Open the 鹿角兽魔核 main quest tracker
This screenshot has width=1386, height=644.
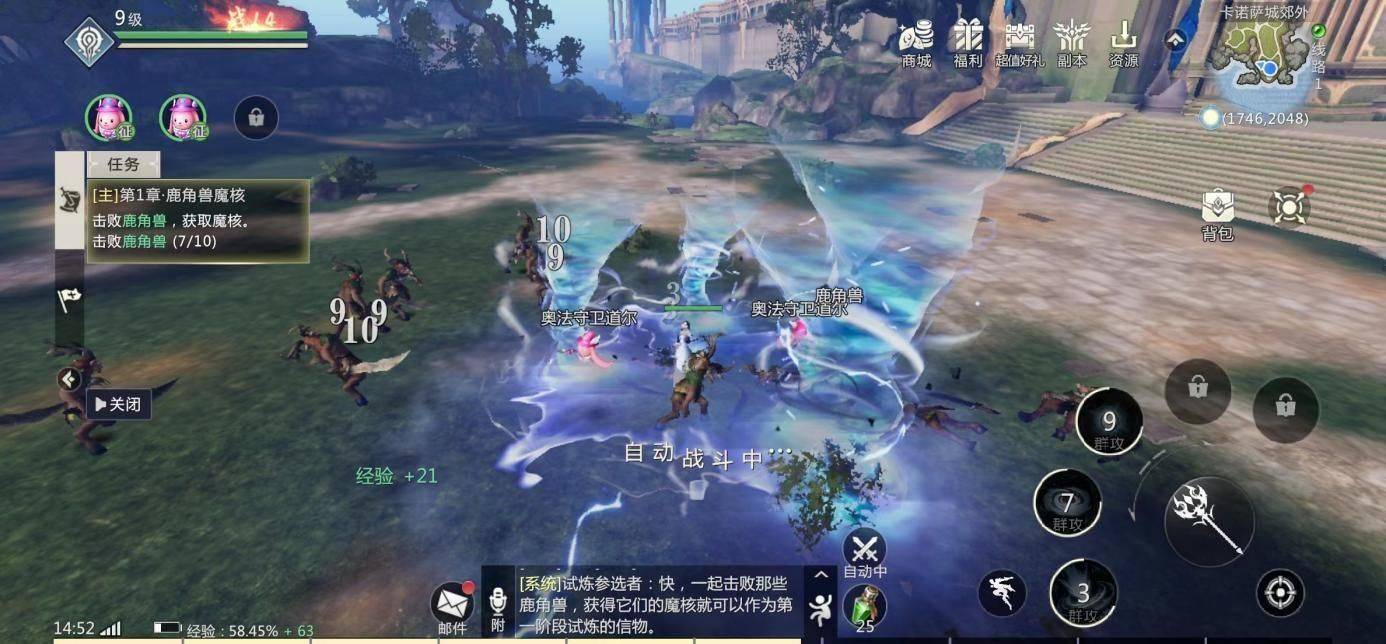[x=198, y=219]
